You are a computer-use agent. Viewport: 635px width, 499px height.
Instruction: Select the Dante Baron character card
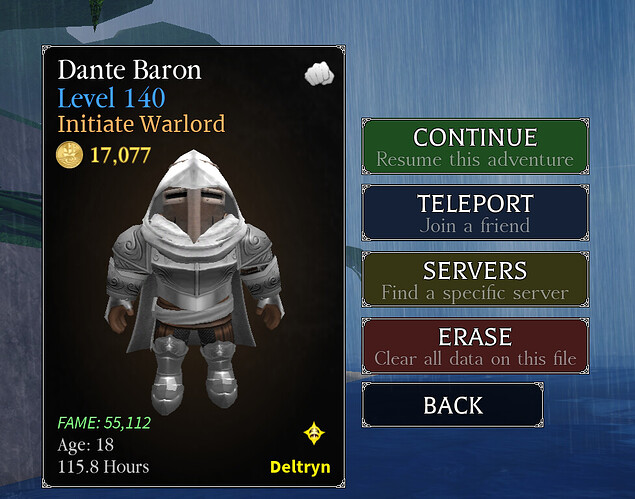click(193, 266)
